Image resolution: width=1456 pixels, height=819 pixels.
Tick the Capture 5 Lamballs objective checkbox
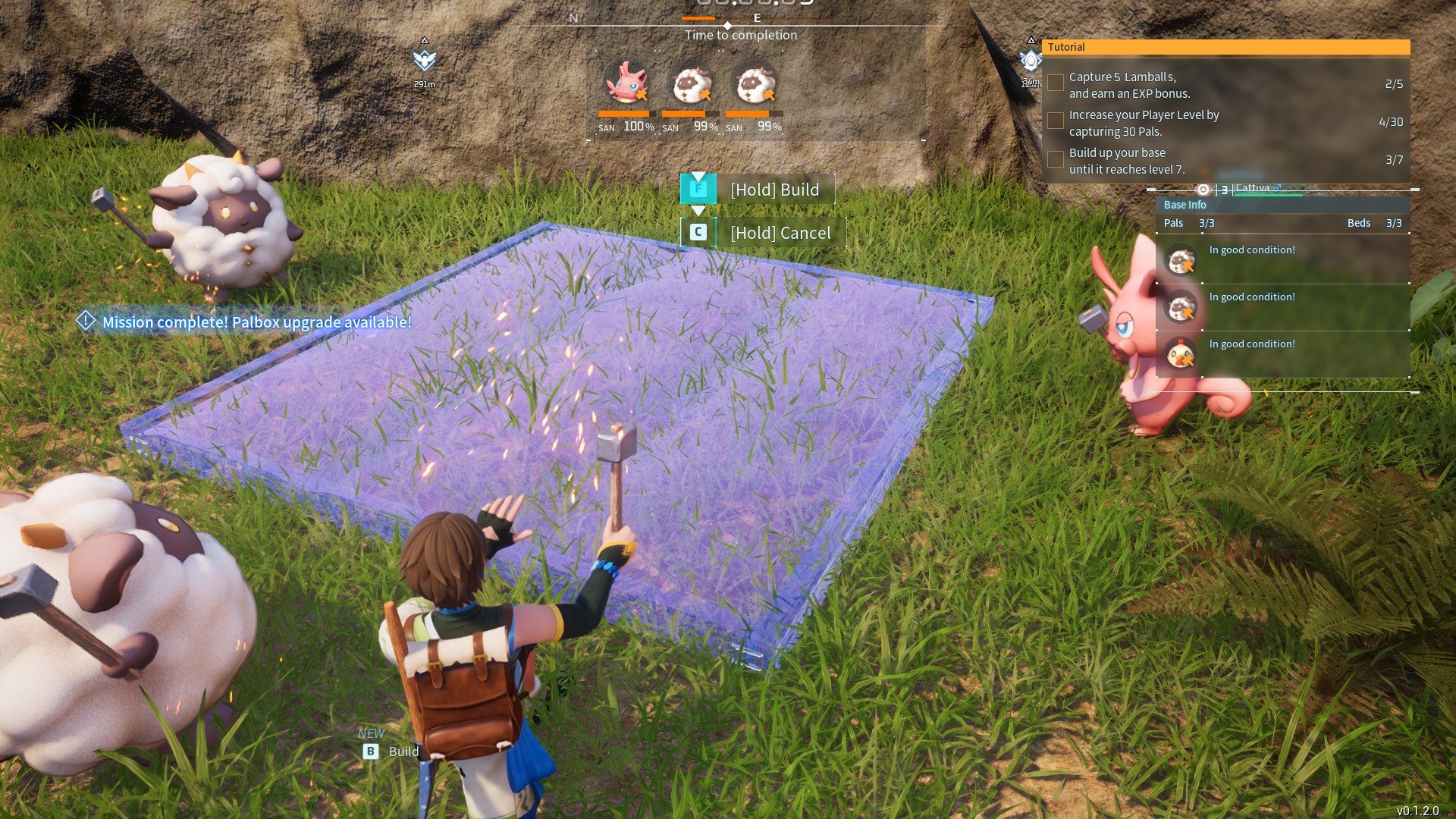(1055, 83)
